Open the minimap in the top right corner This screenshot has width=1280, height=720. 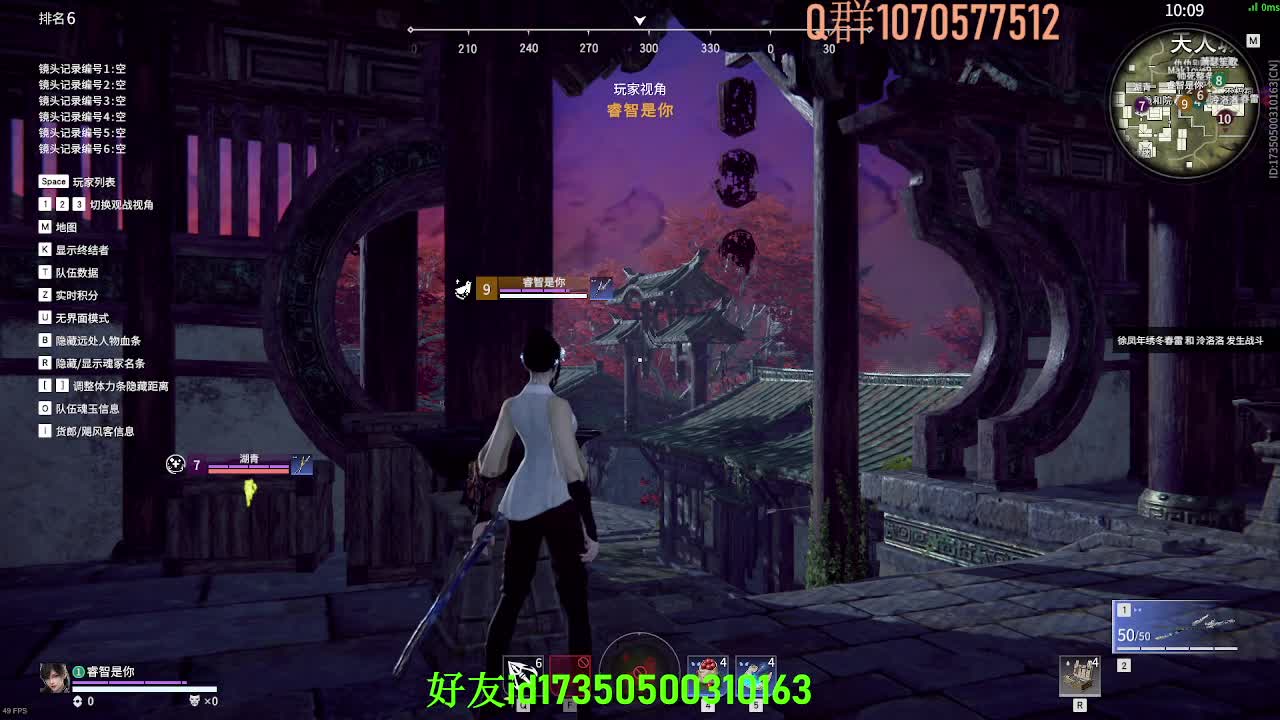point(1185,100)
